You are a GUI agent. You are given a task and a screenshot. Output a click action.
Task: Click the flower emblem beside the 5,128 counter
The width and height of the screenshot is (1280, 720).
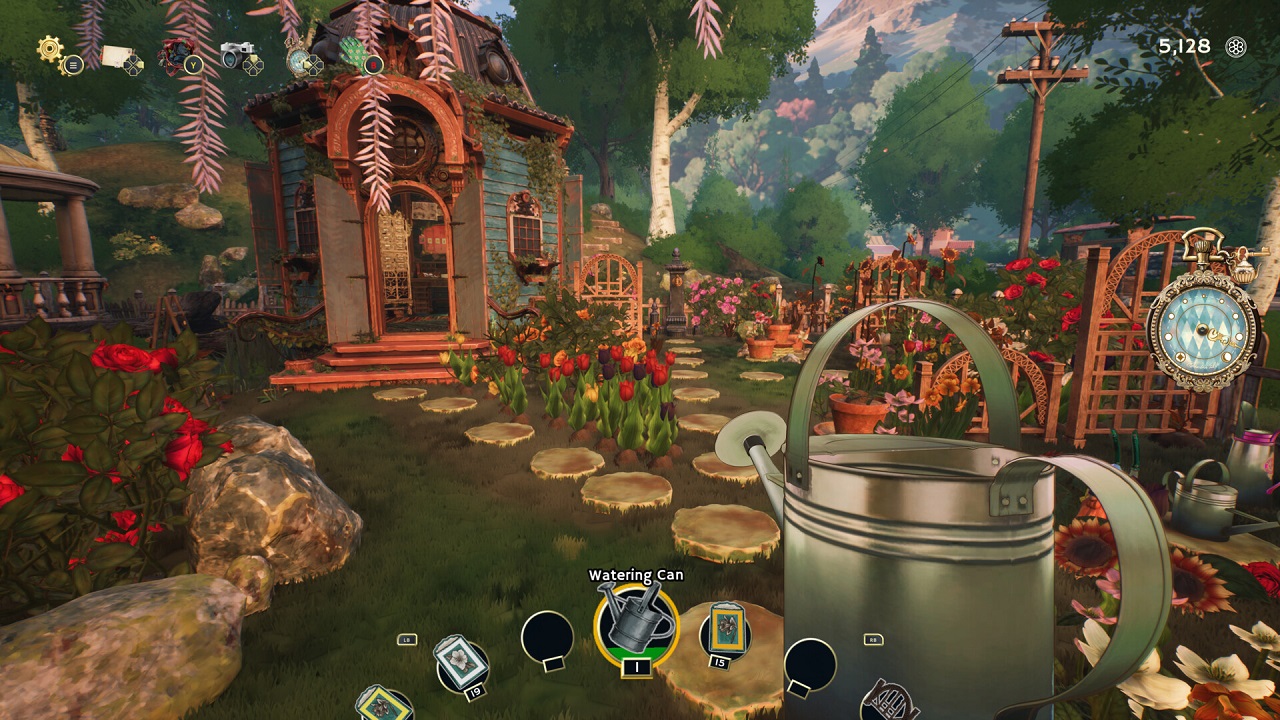pyautogui.click(x=1237, y=47)
